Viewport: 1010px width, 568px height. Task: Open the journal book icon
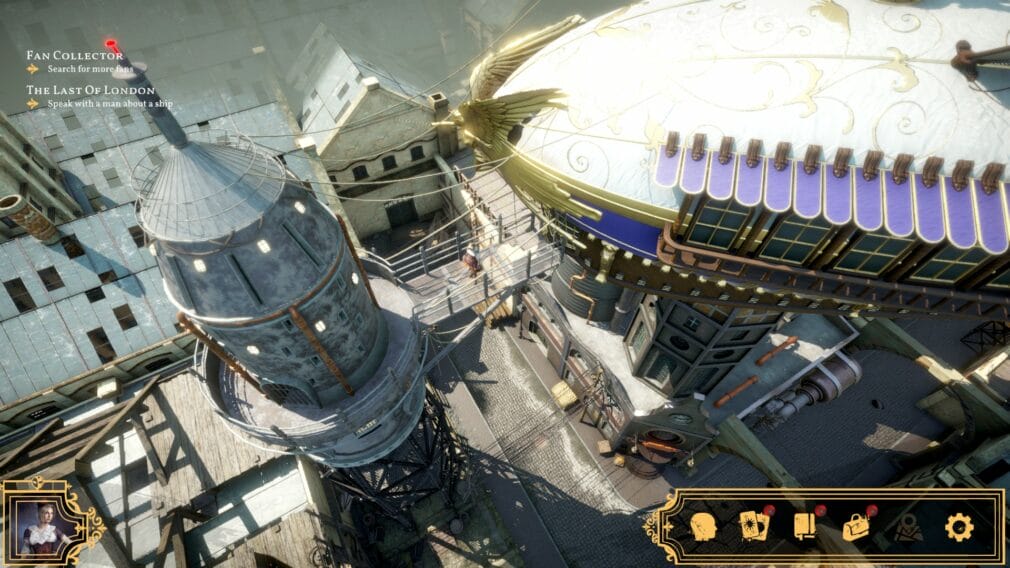tap(805, 526)
